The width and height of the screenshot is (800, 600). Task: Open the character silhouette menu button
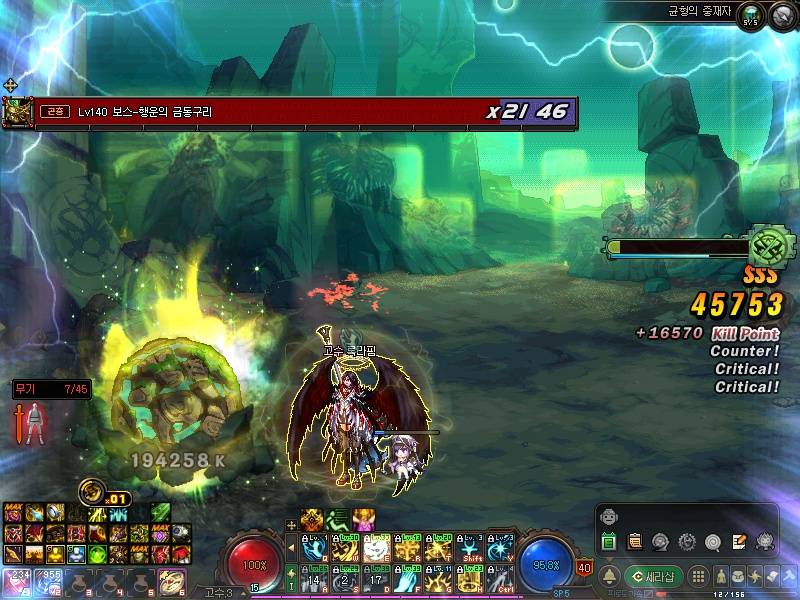coord(720,576)
